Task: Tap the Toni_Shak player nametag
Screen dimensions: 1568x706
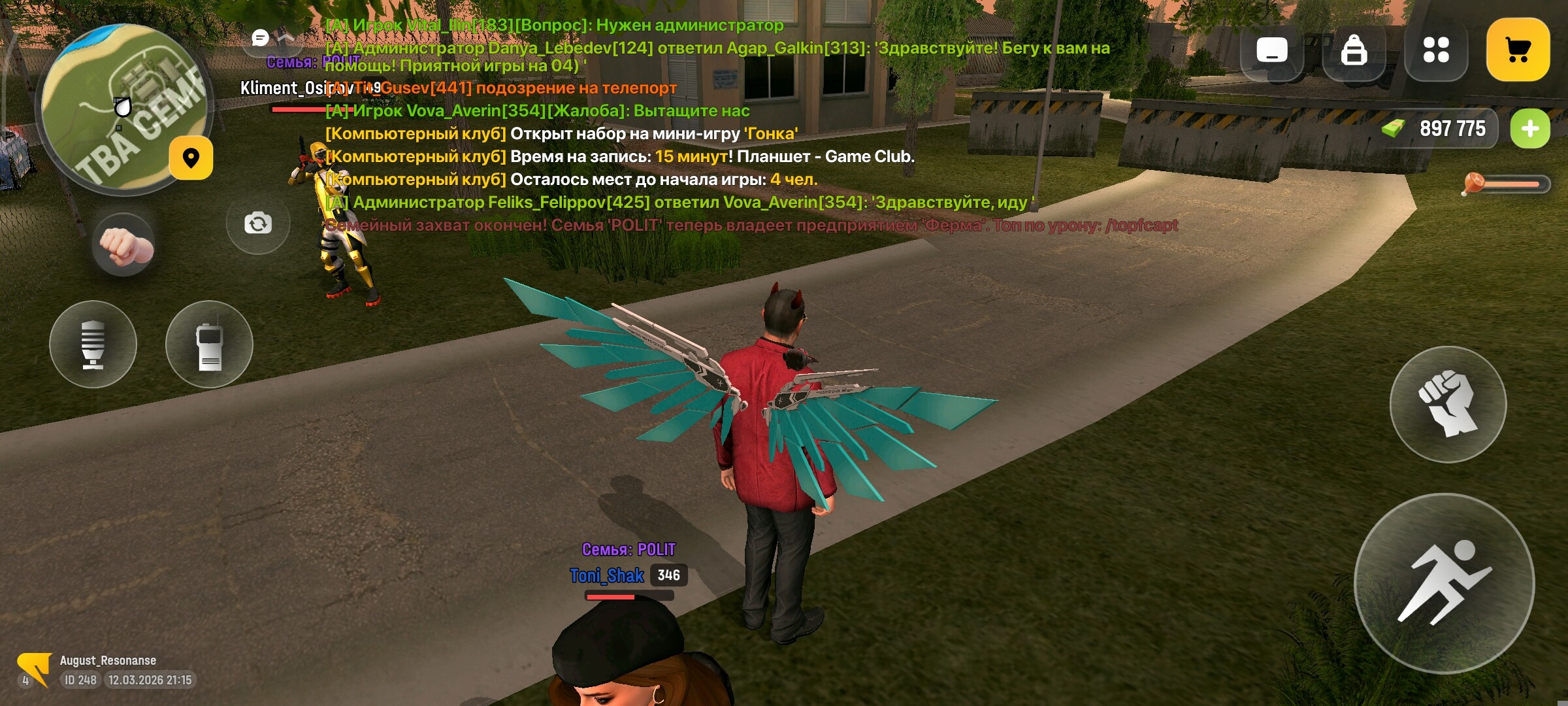Action: [609, 577]
